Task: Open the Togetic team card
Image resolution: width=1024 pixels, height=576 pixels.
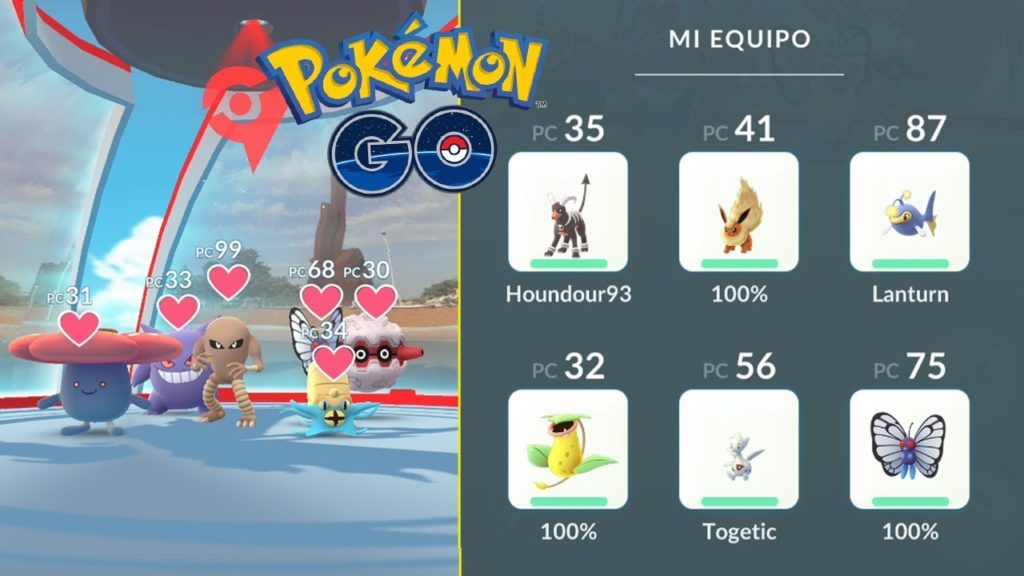Action: (x=738, y=449)
